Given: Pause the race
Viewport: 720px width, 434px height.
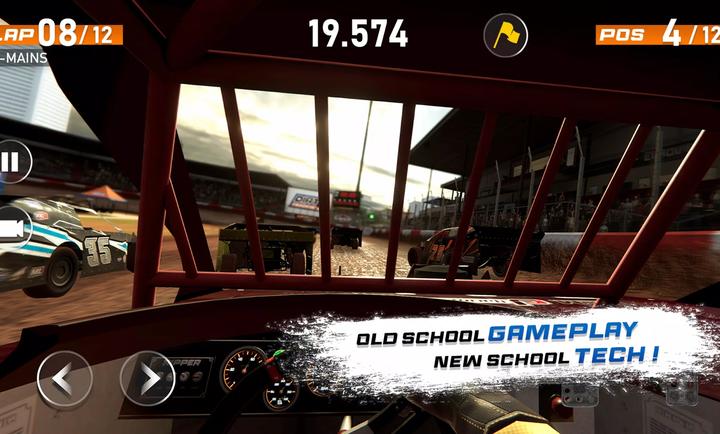Looking at the screenshot, I should pos(10,162).
